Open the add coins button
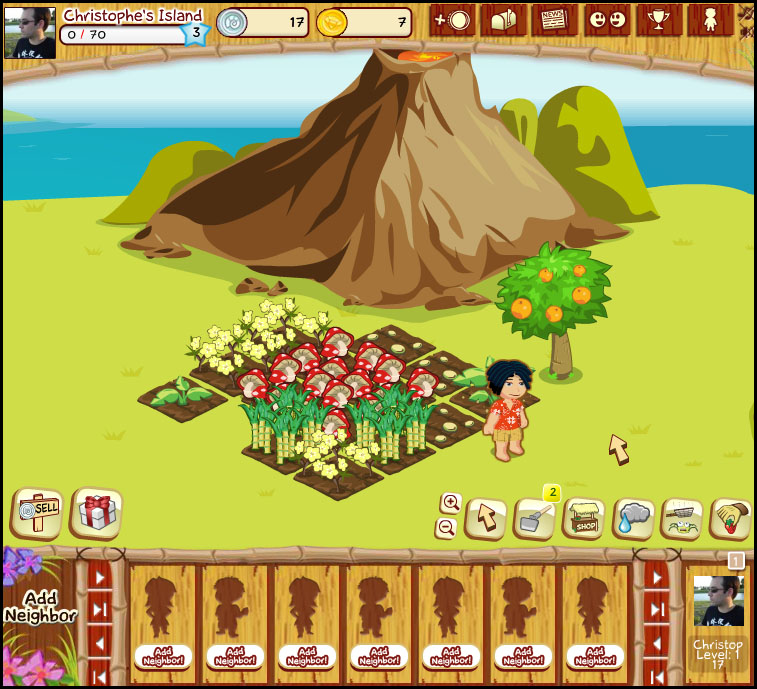This screenshot has width=757, height=689. (x=452, y=21)
